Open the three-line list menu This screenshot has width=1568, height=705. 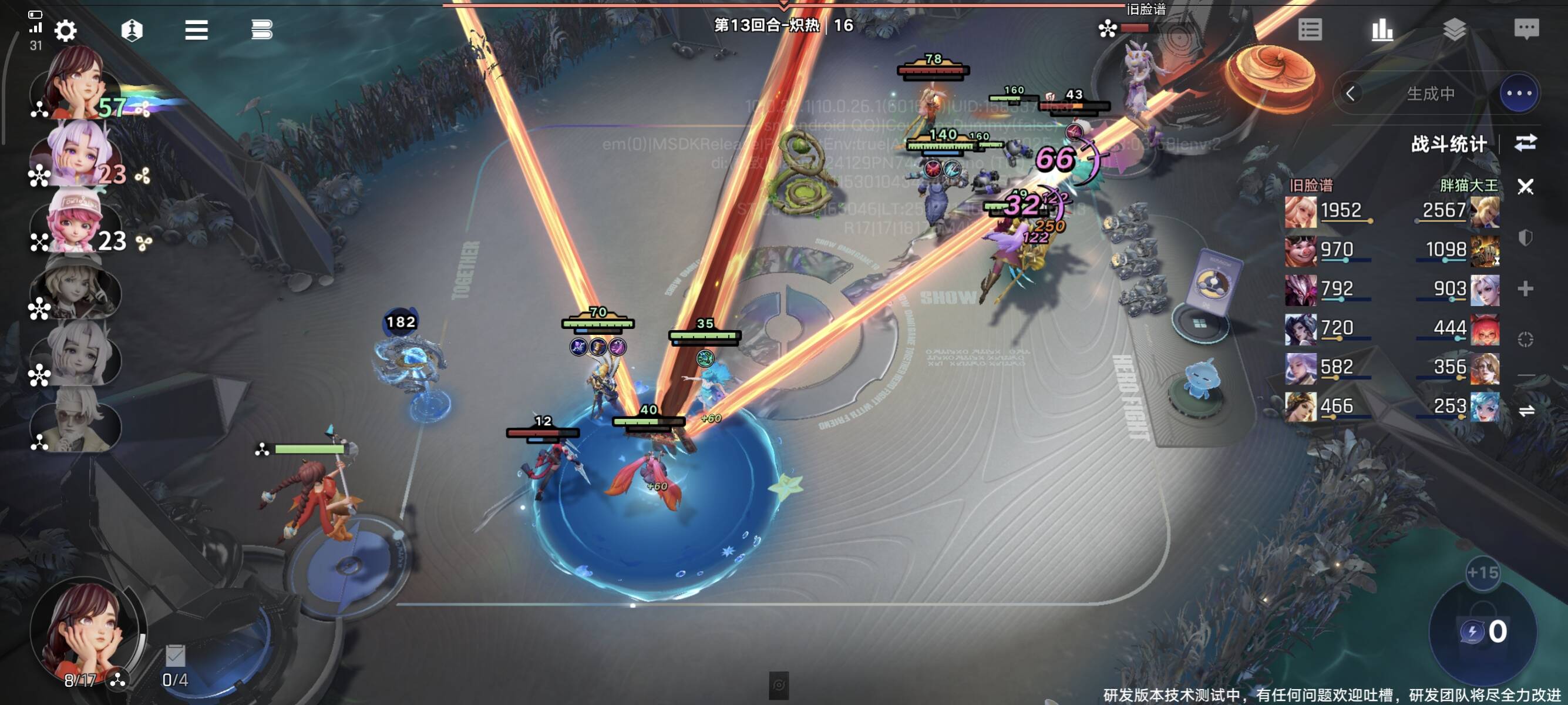click(x=196, y=30)
